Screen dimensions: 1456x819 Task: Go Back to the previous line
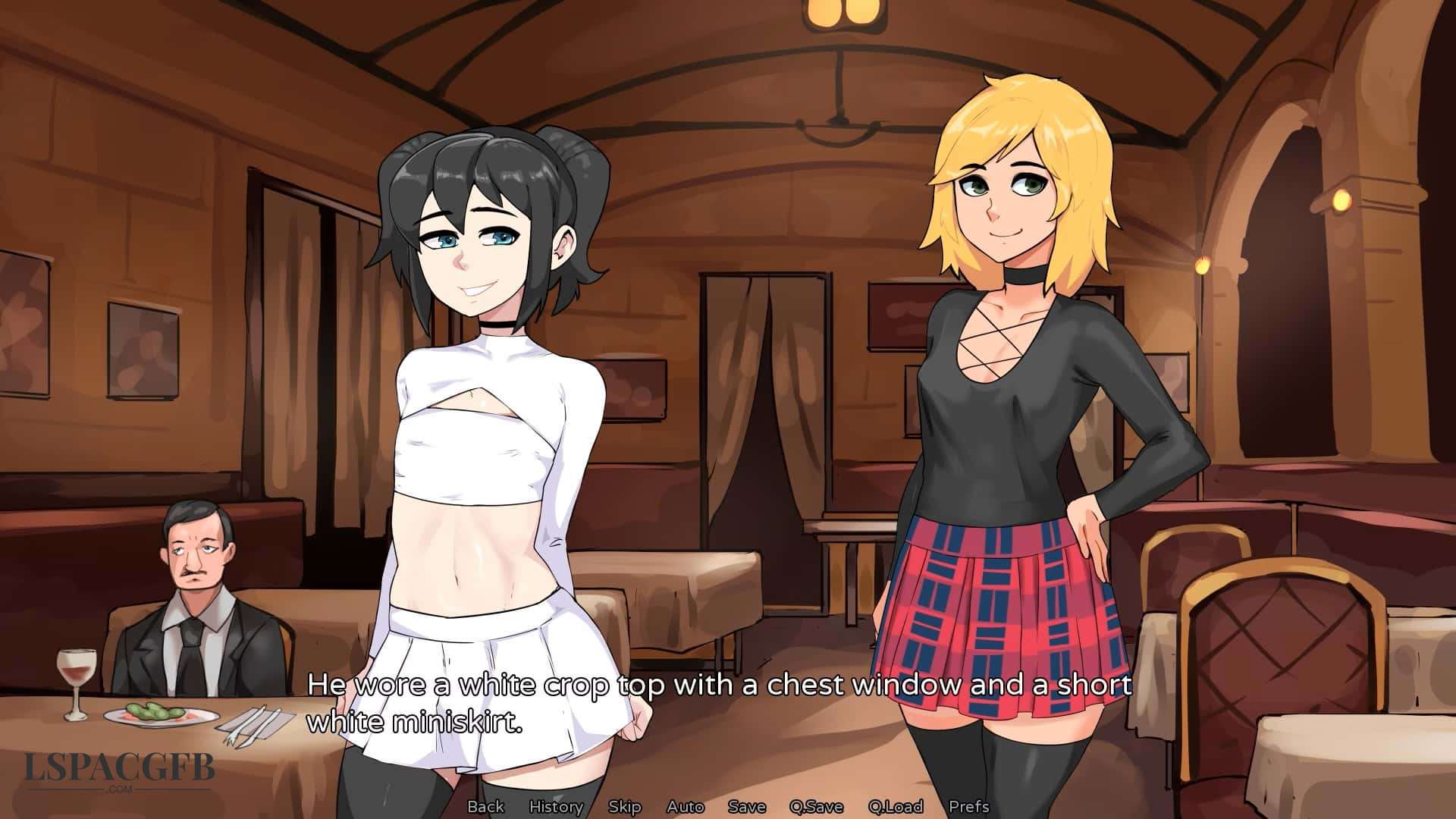485,806
